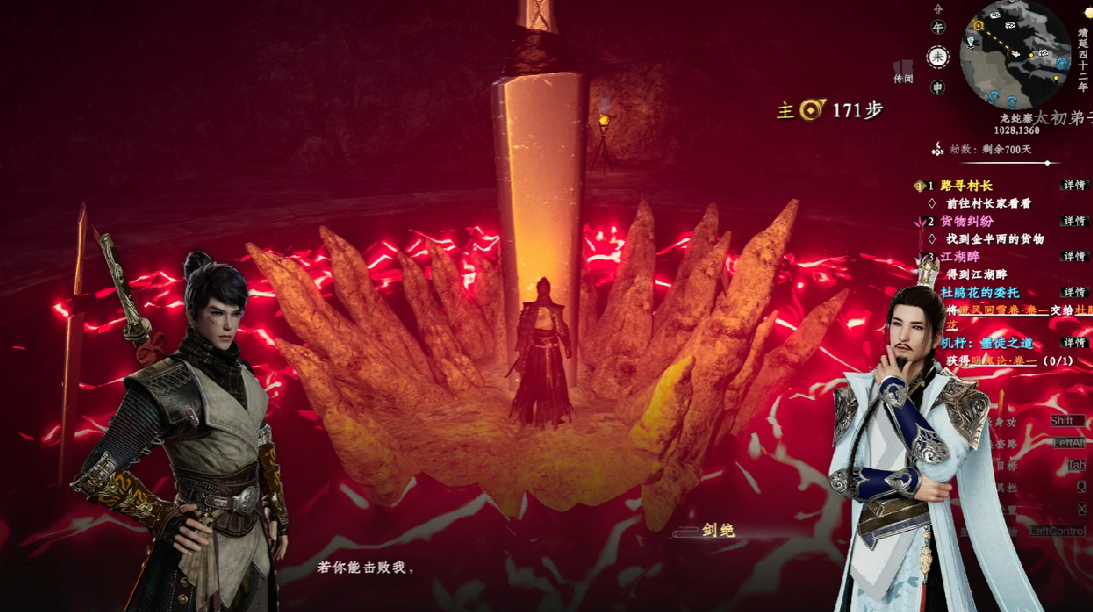Open details for 江湖醉 quest
1093x612 pixels.
click(1074, 257)
